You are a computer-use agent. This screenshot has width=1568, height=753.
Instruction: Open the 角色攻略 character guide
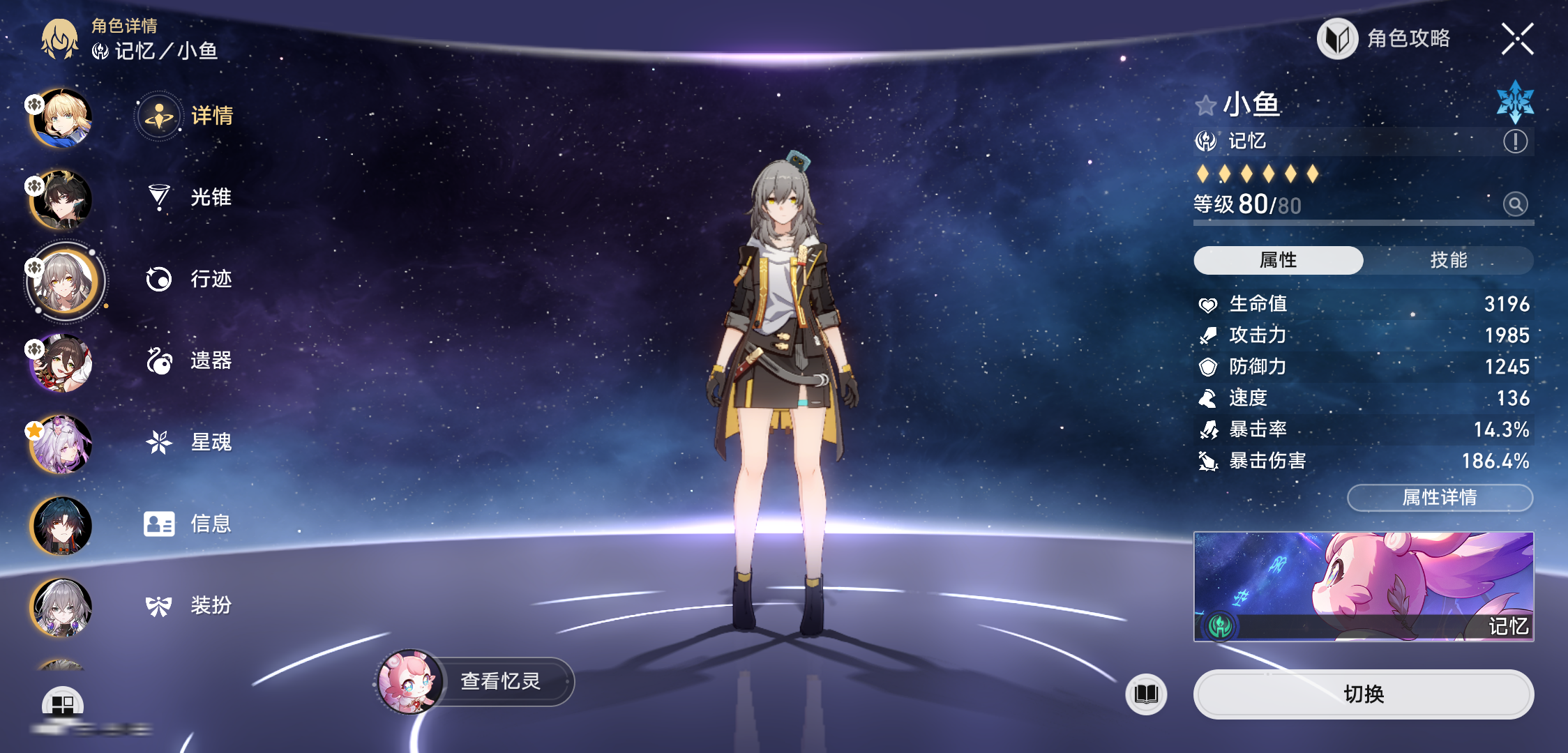(x=1385, y=38)
